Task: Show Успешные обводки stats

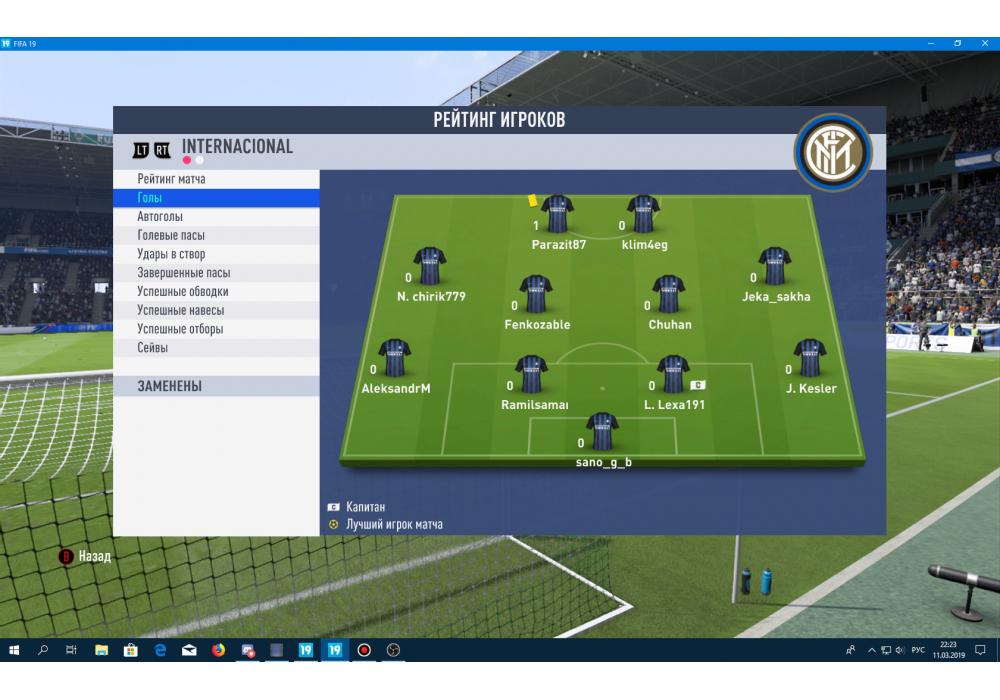Action: (182, 292)
